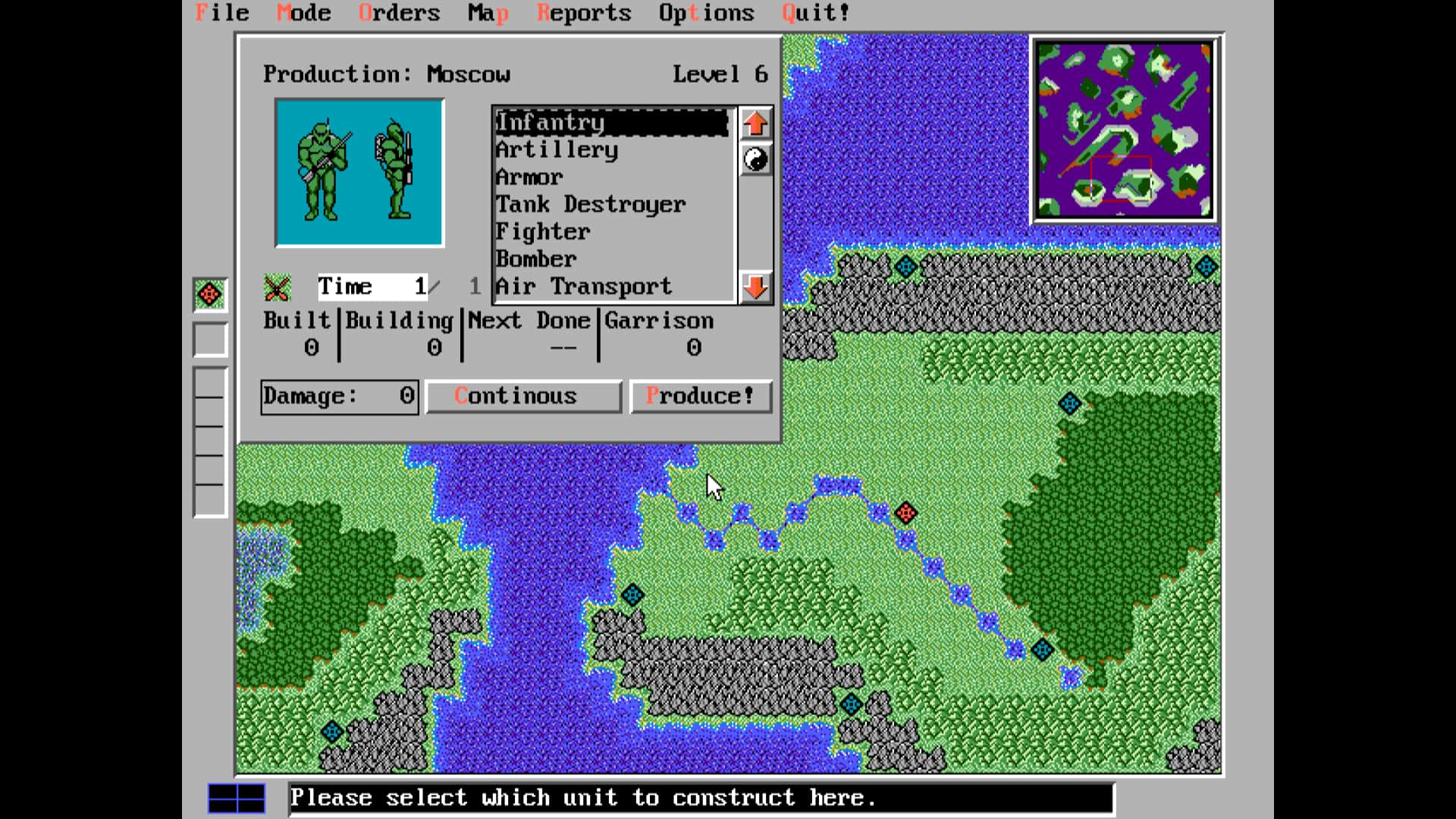Screen dimensions: 1456x819
Task: Click the red city marker in the sidebar
Action: click(x=210, y=294)
